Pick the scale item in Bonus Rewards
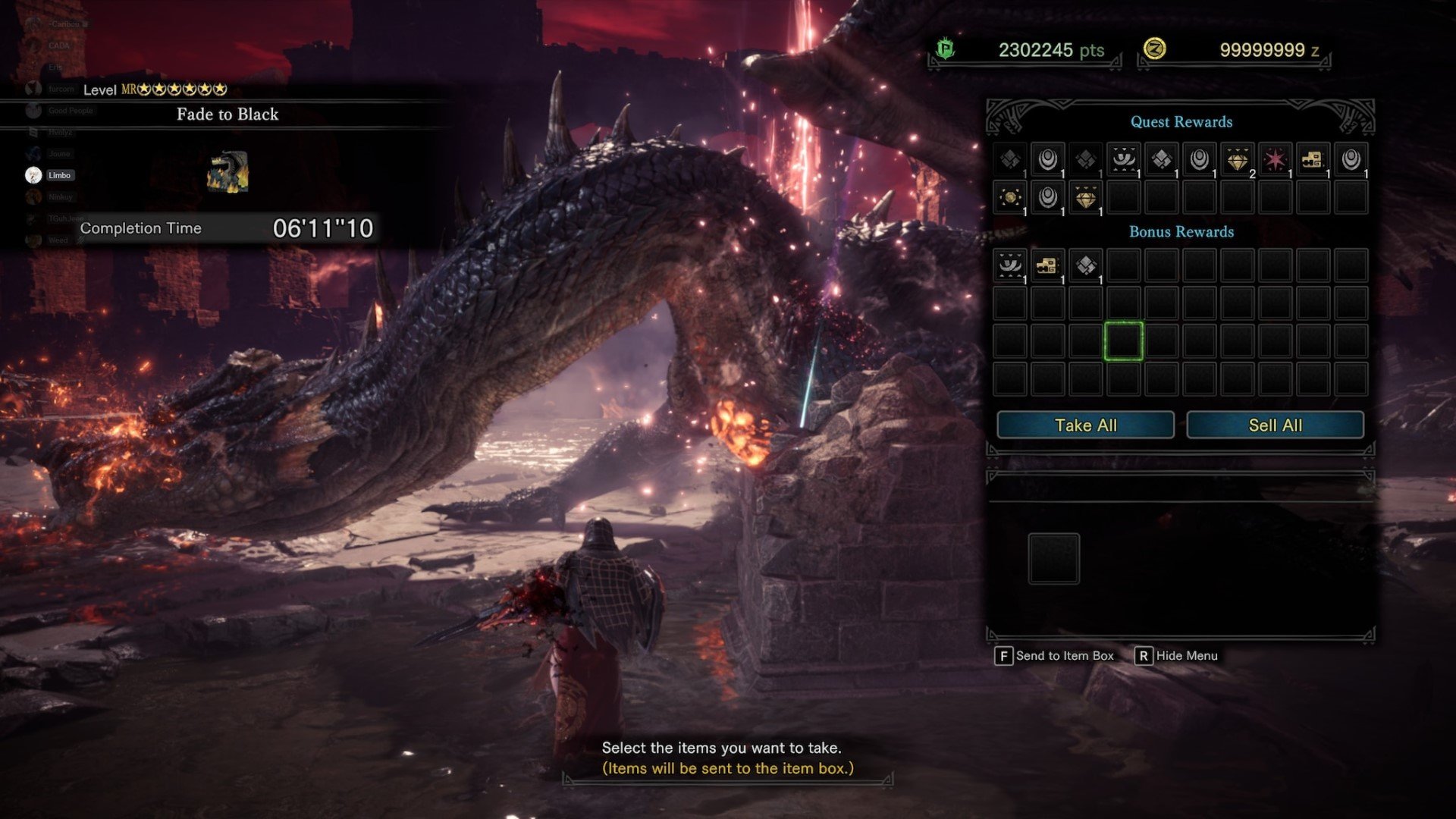Screen dimensions: 1456x819 [x=1085, y=265]
